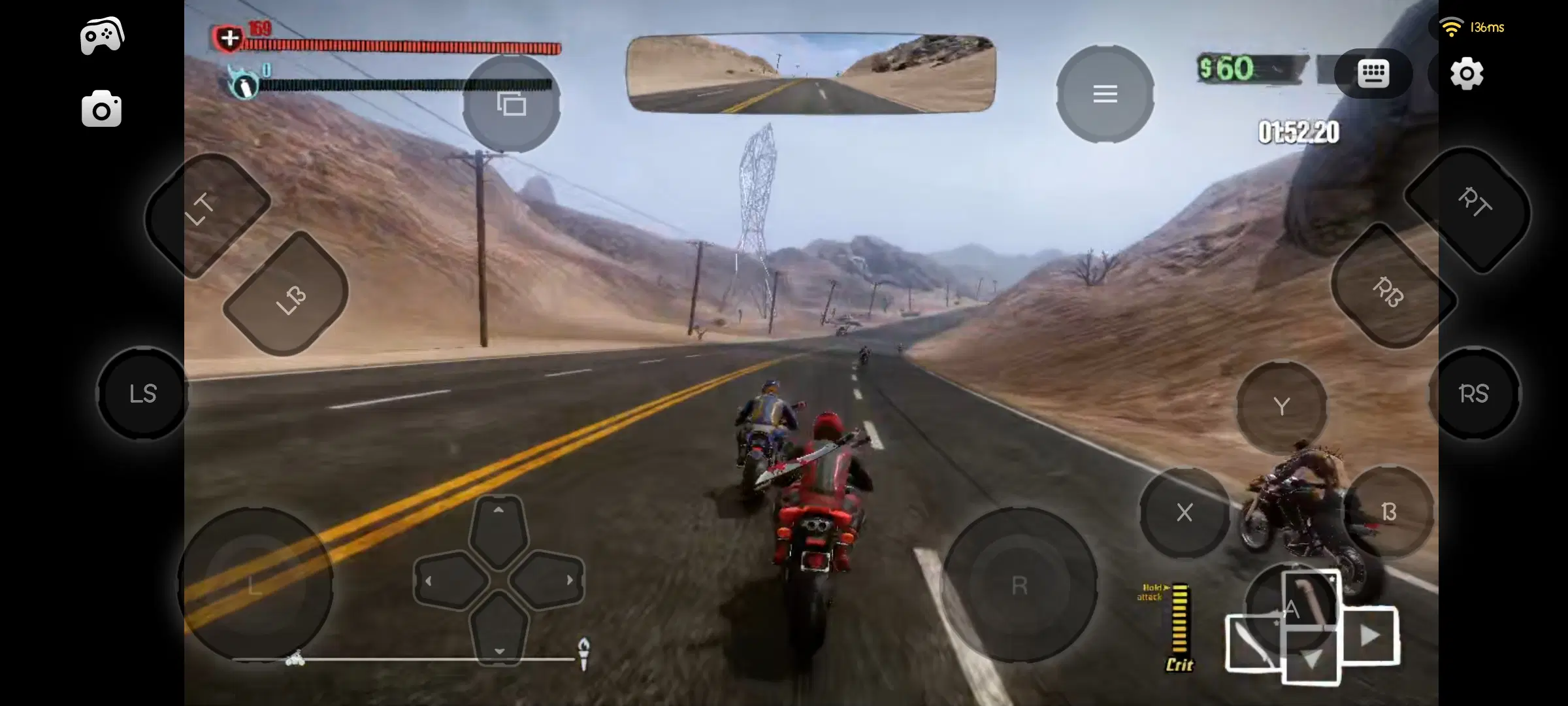Show the on-screen keyboard
This screenshot has height=706, width=1568.
click(1374, 74)
